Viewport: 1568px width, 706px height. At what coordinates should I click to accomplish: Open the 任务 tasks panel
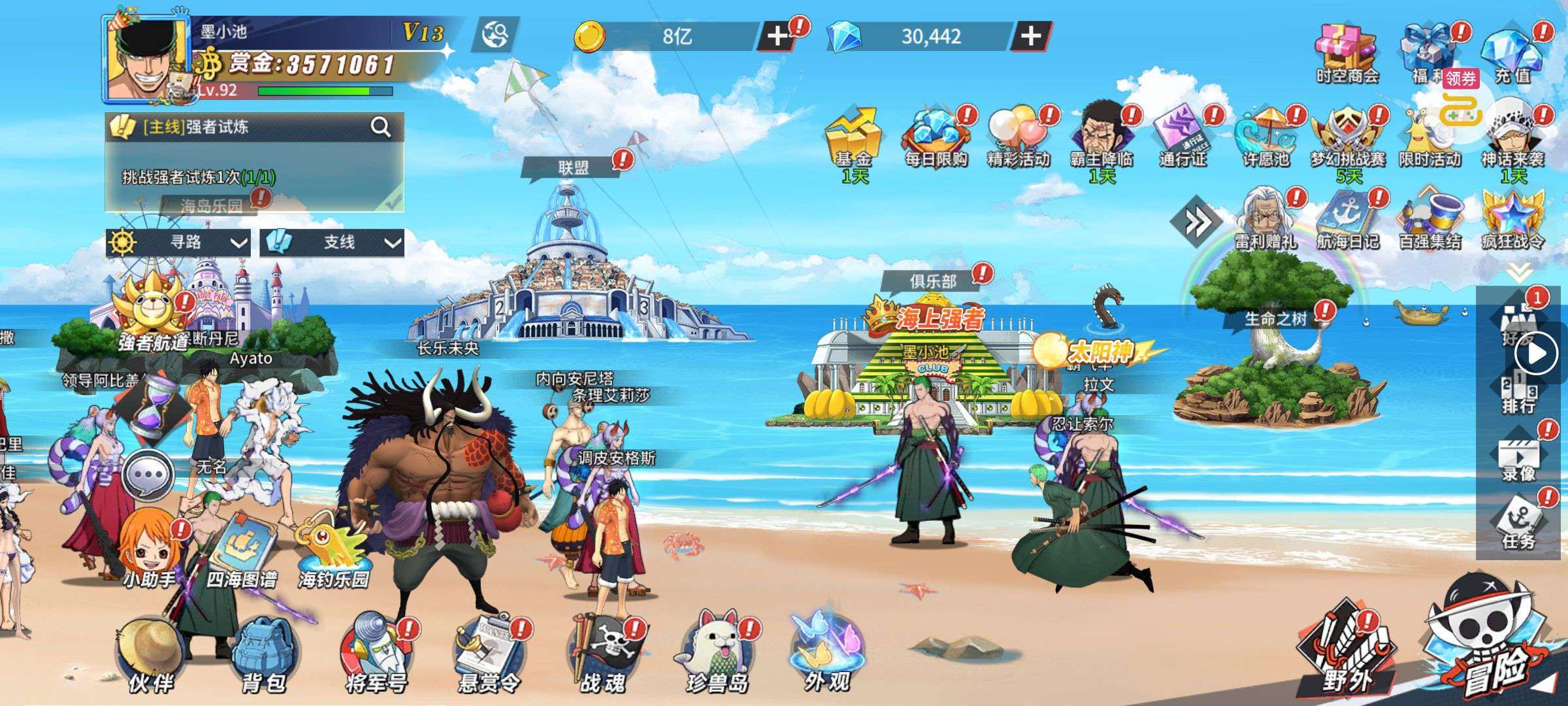coord(1518,523)
